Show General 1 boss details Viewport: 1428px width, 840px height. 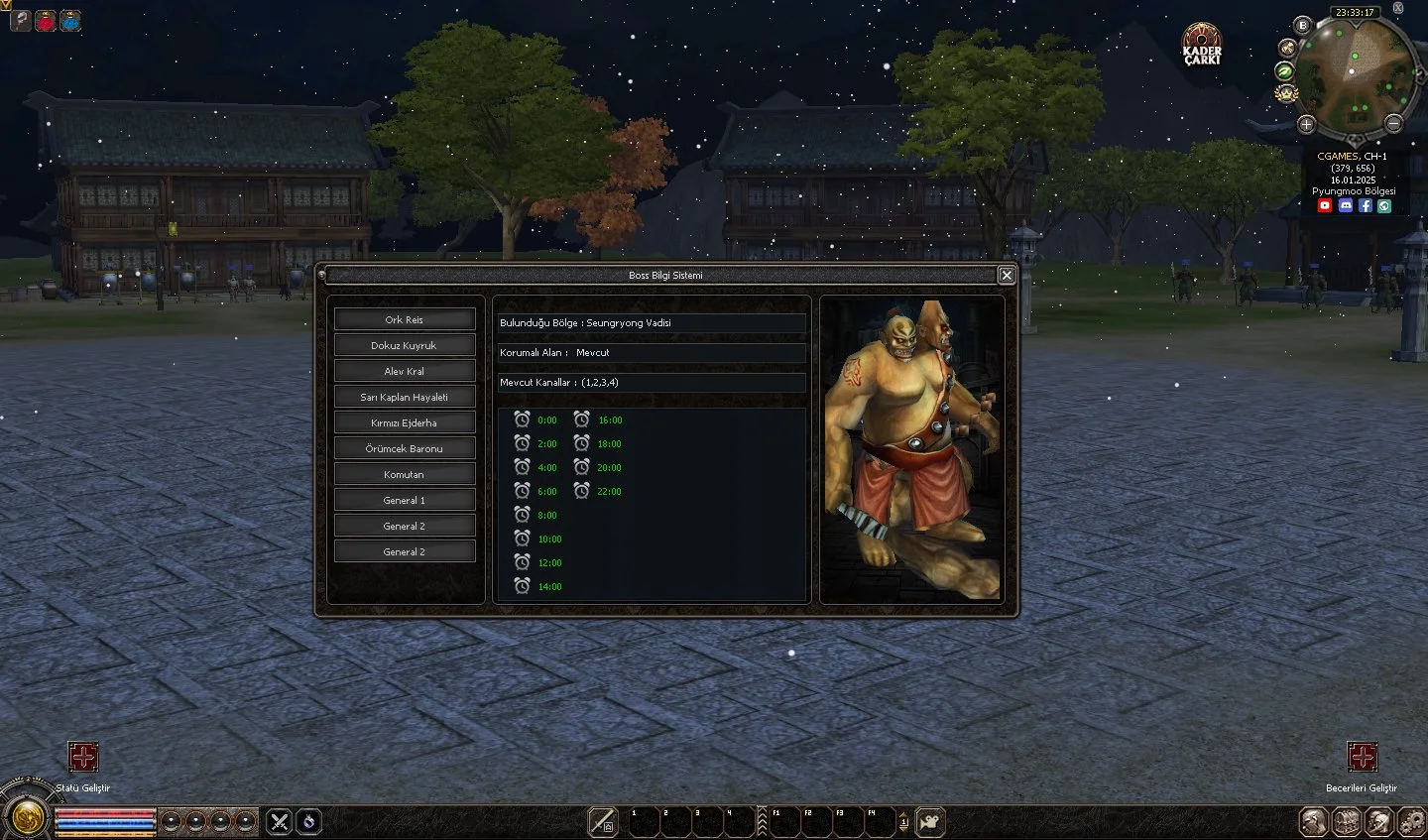click(405, 500)
